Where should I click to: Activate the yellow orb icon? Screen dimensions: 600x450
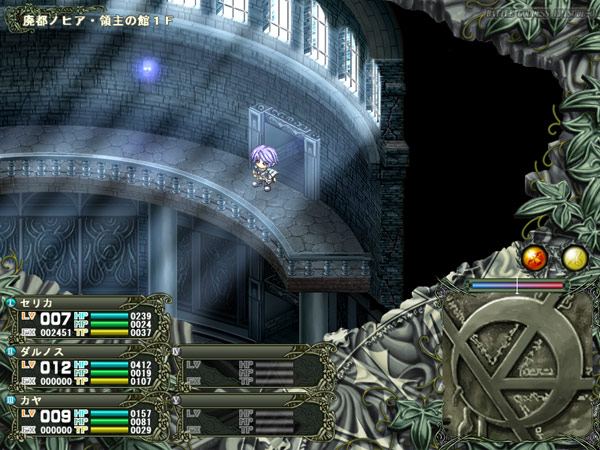click(x=574, y=258)
